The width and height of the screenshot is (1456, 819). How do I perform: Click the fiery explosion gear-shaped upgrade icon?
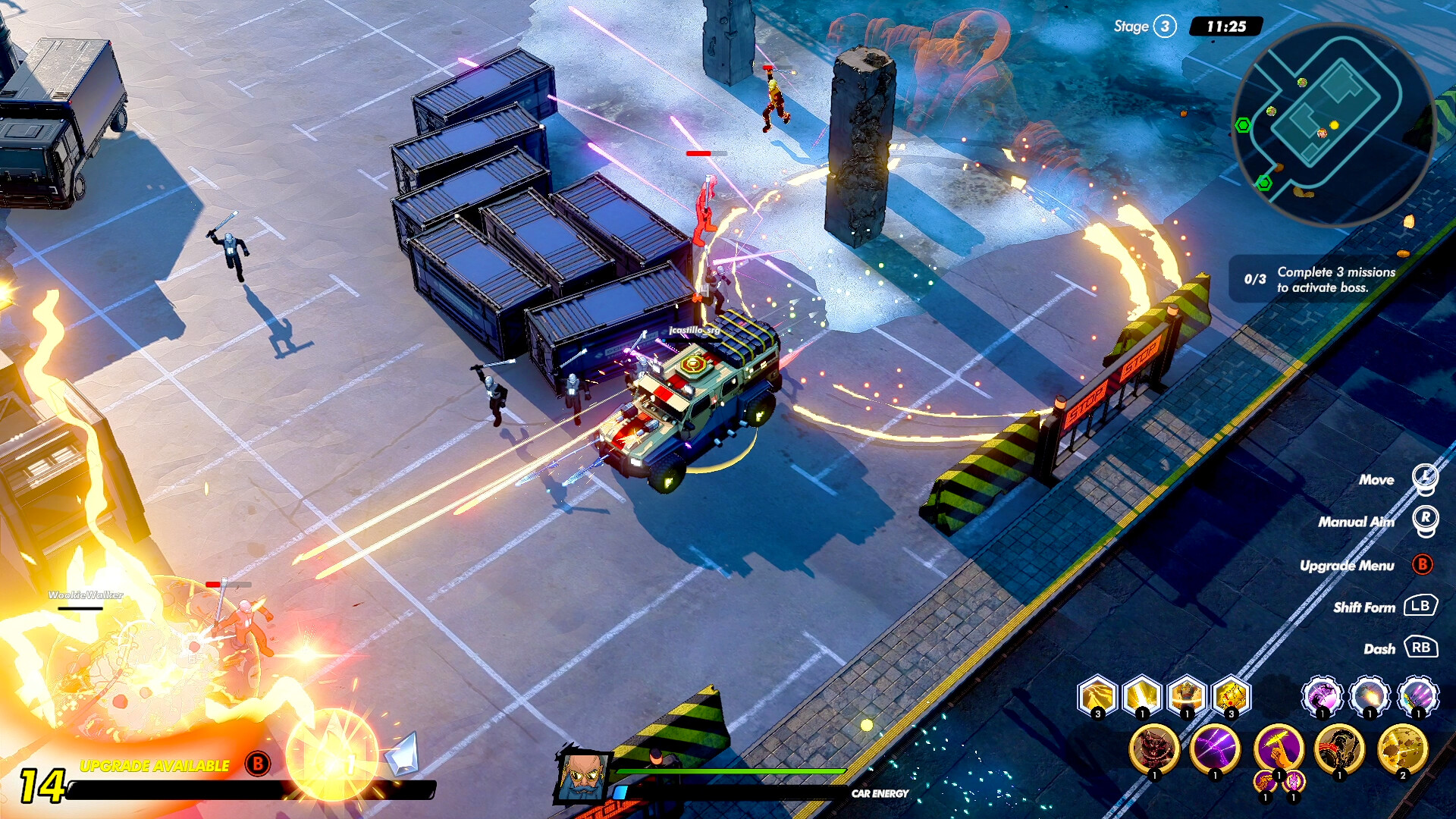1370,696
